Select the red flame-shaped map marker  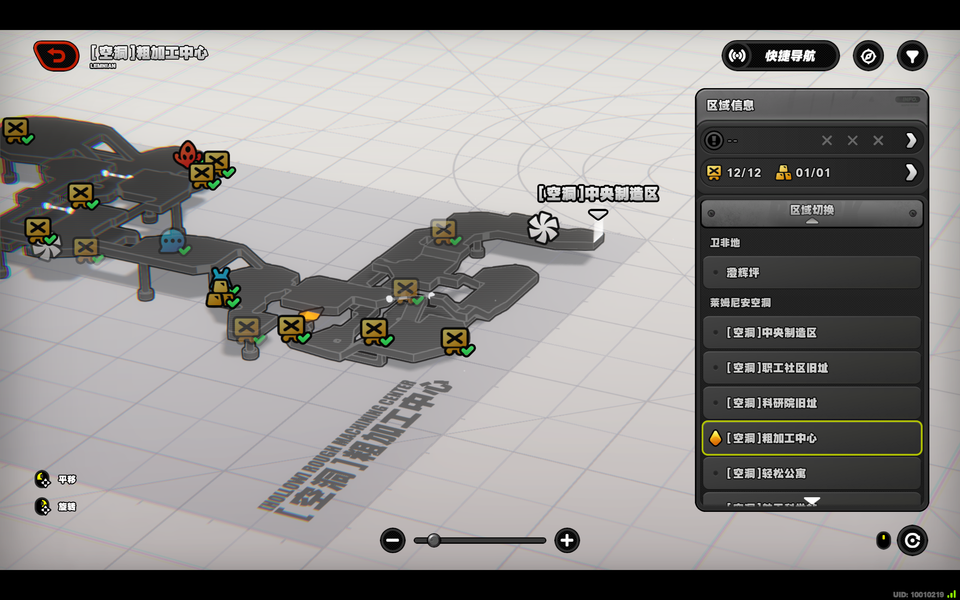187,154
